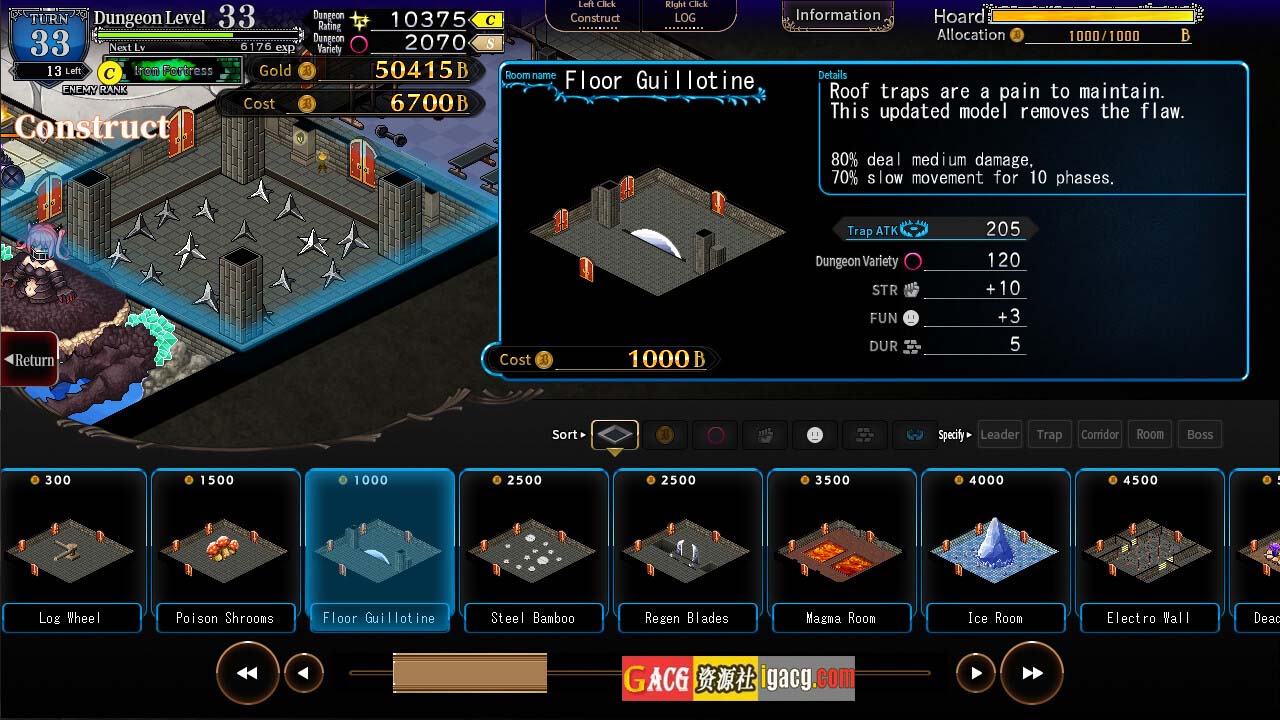Jump to the end with the double-arrow right button
Image resolution: width=1280 pixels, height=720 pixels.
1031,673
